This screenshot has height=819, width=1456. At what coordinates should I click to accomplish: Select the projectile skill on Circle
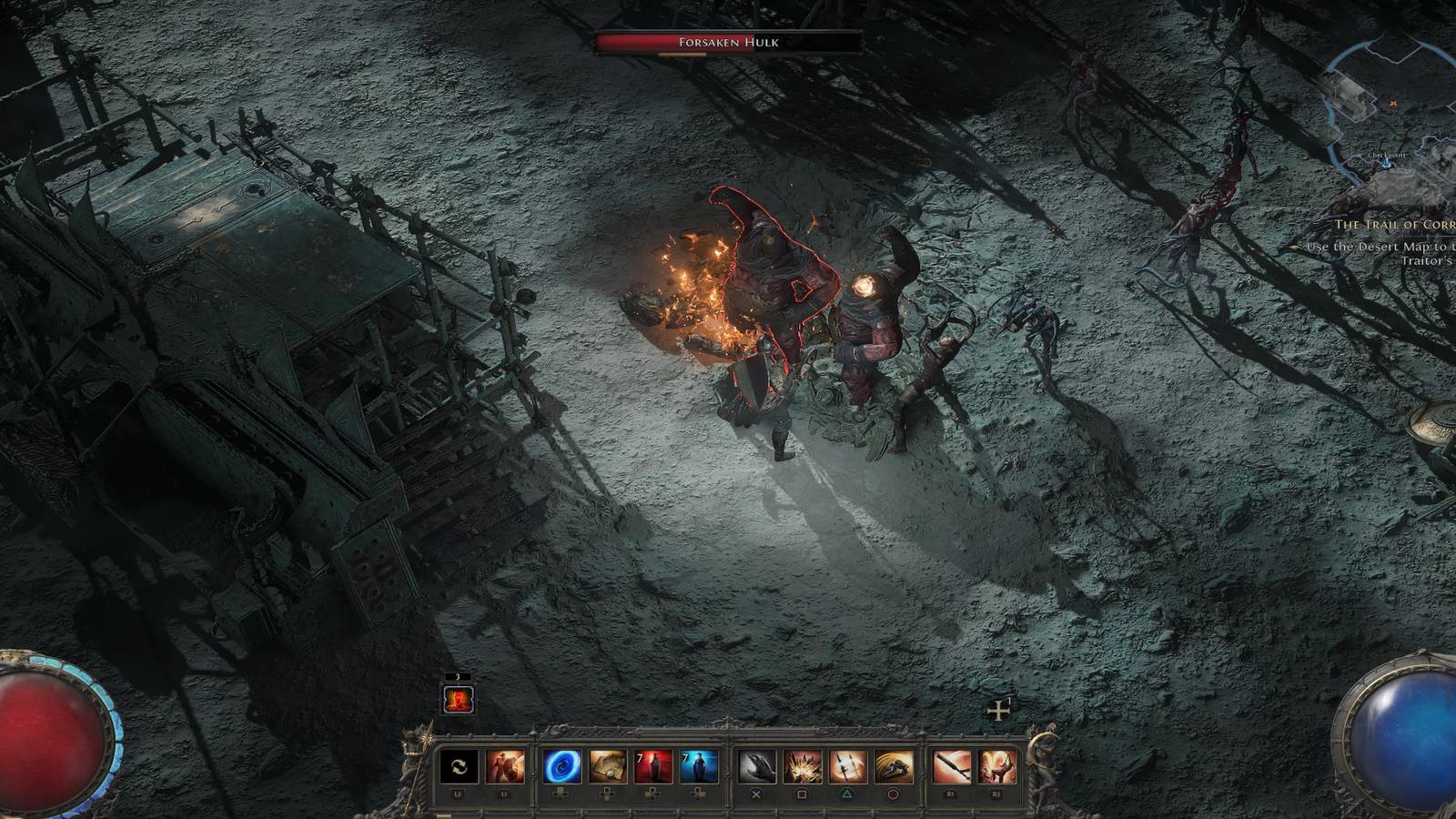891,764
